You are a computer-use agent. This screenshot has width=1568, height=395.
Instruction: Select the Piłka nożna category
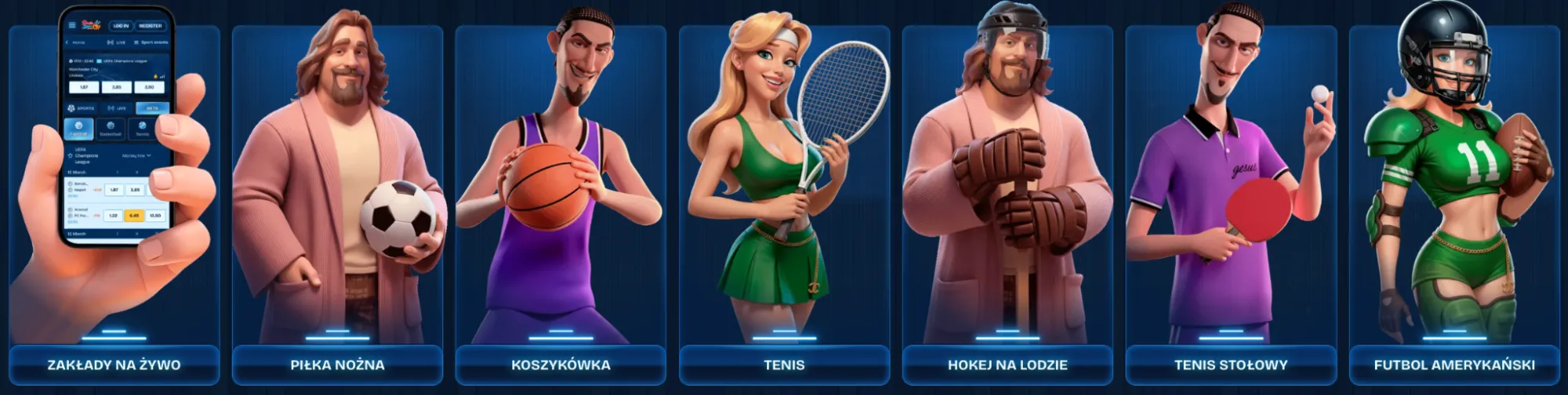coord(337,364)
